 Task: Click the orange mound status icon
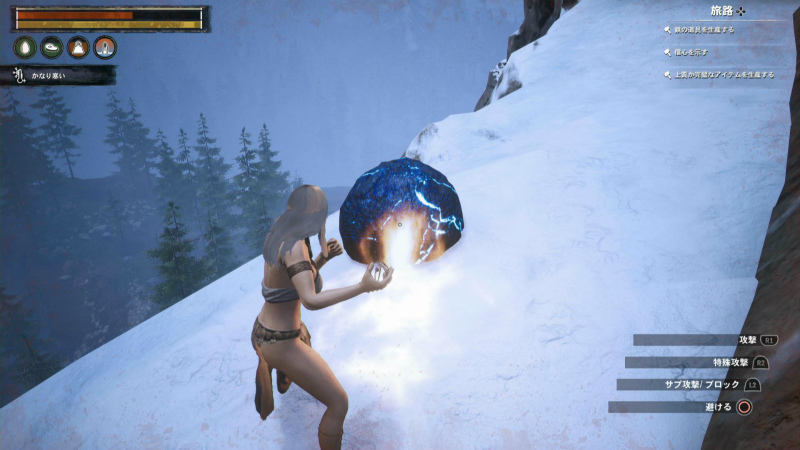click(78, 47)
